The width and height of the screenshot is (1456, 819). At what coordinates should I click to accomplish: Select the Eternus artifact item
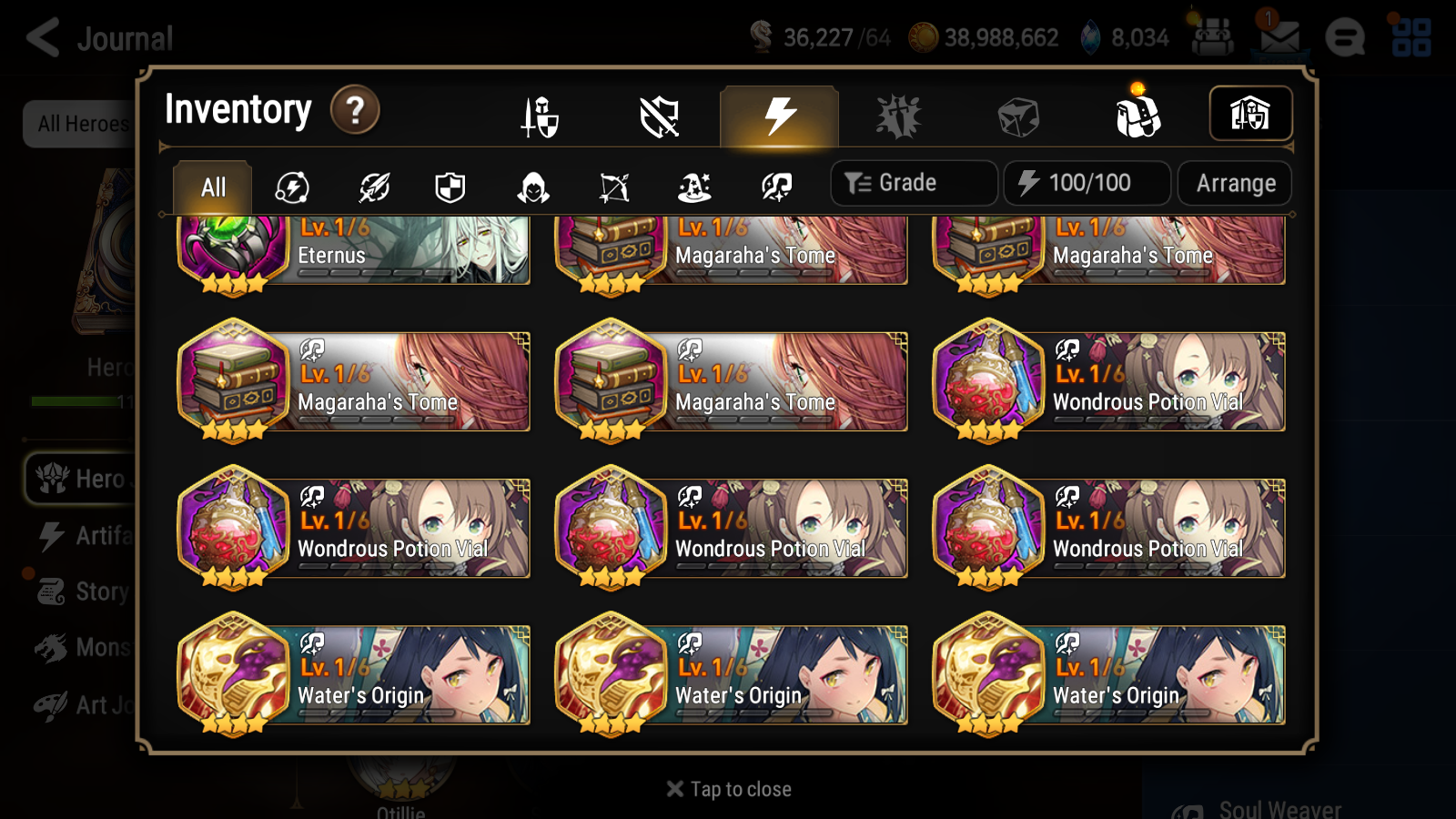(353, 252)
